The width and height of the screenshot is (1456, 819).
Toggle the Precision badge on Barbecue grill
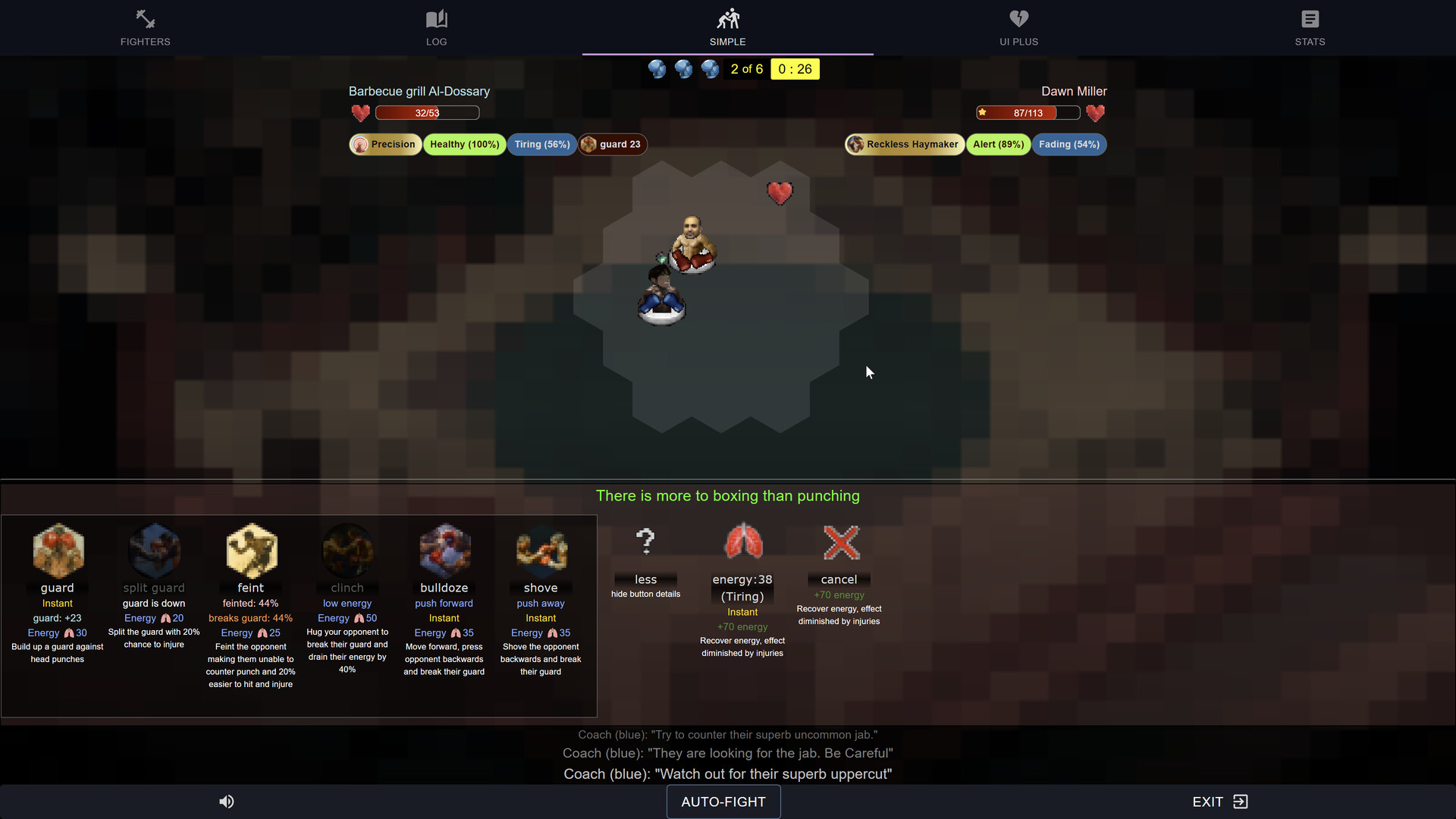coord(385,144)
